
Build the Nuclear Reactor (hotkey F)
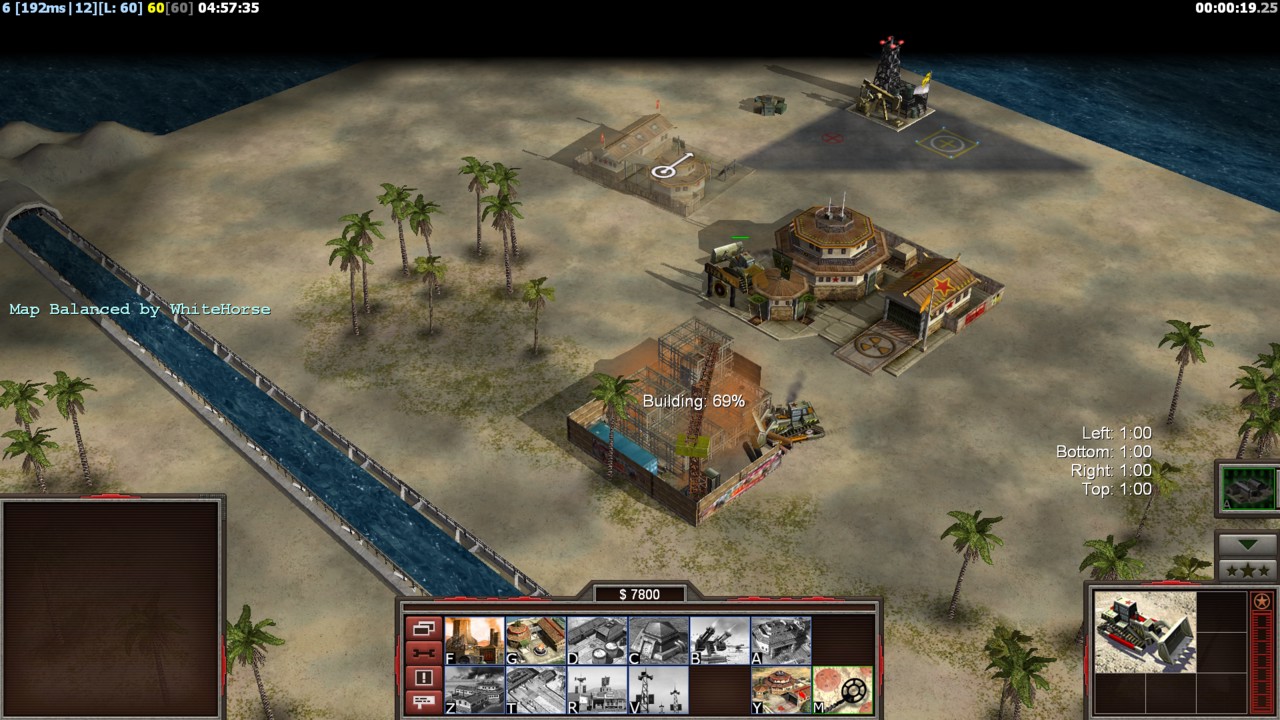pyautogui.click(x=474, y=640)
